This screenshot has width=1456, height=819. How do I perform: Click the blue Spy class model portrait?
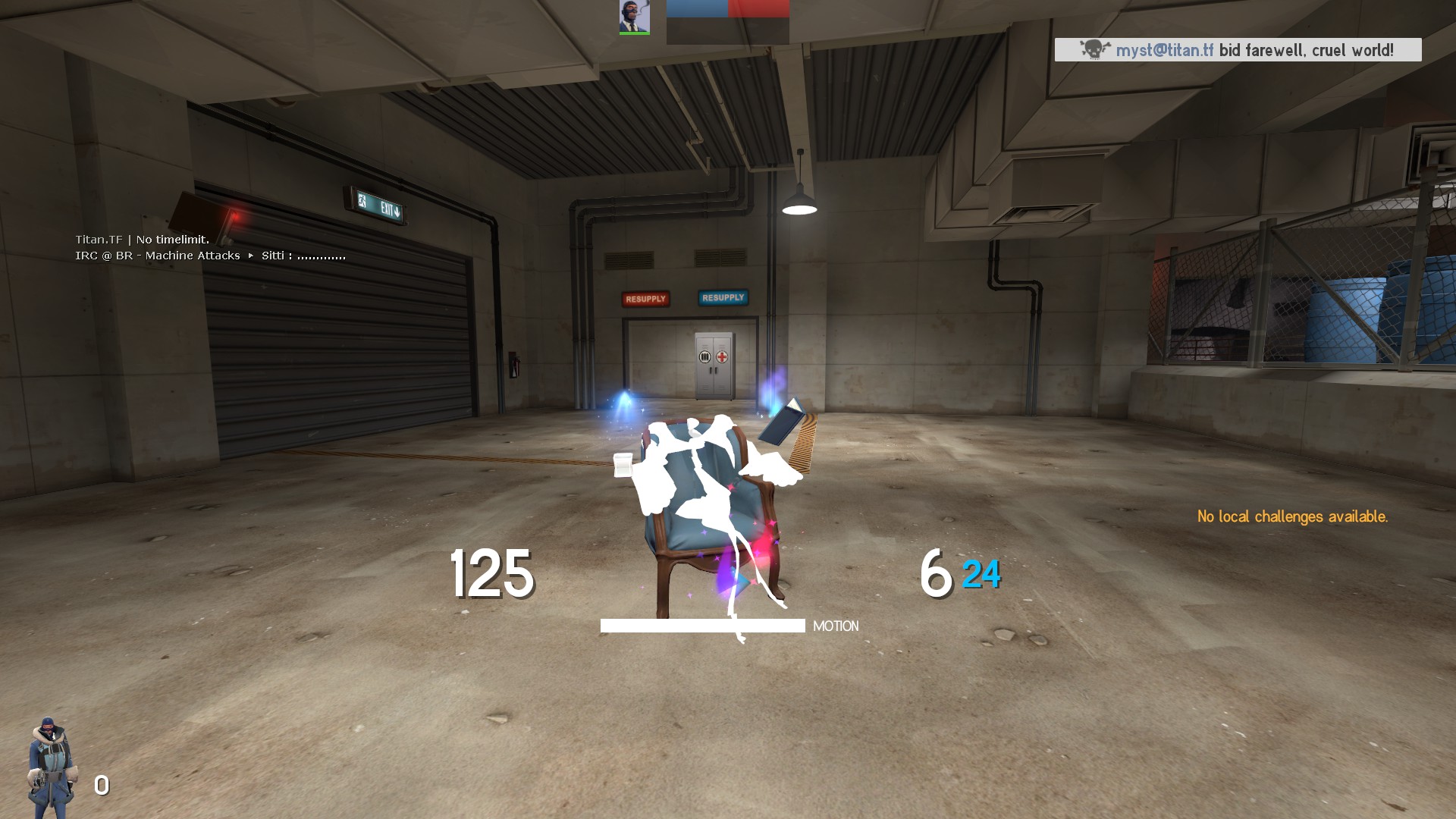[51, 766]
